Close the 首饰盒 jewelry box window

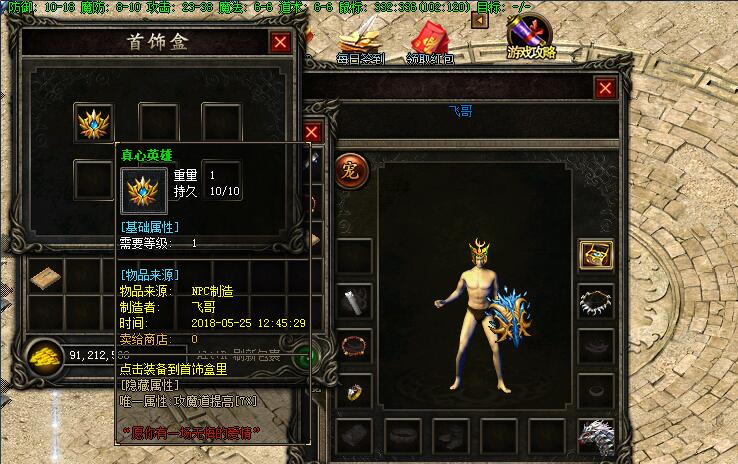(x=280, y=42)
